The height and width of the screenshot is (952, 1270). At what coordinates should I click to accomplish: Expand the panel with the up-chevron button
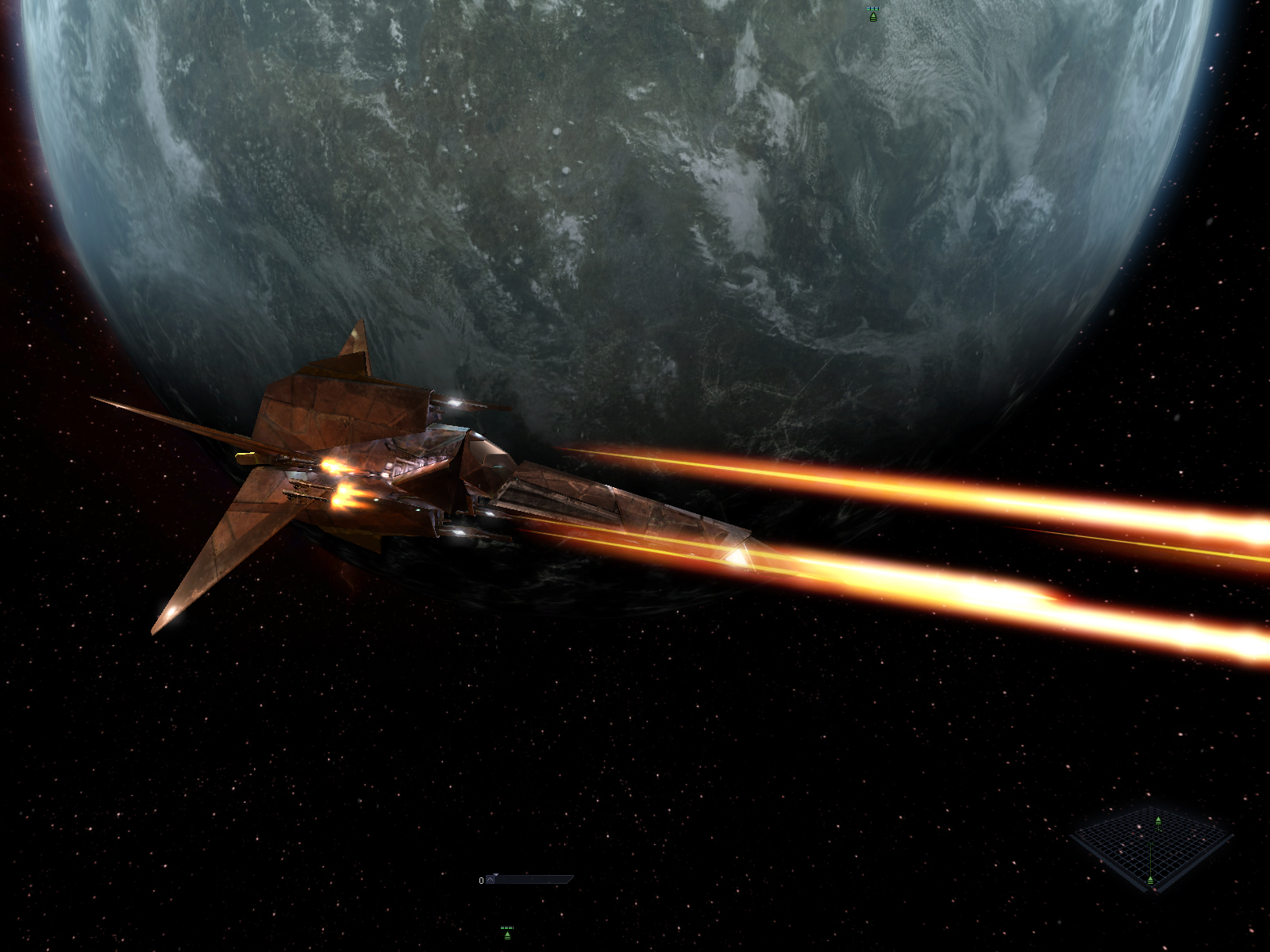point(491,880)
